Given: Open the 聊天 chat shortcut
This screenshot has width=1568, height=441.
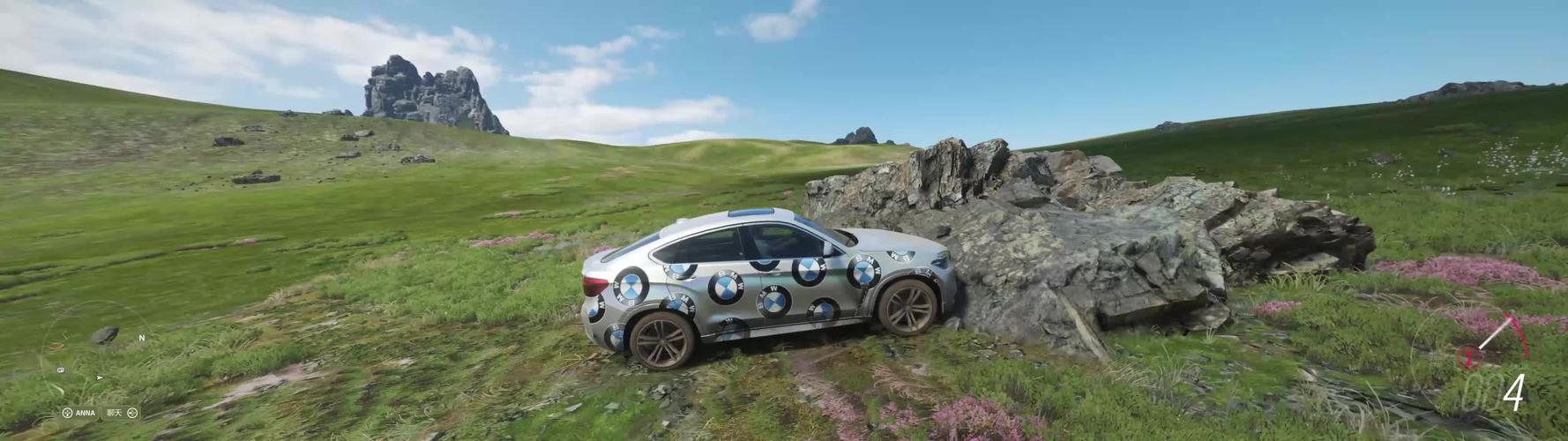Looking at the screenshot, I should click(x=123, y=413).
